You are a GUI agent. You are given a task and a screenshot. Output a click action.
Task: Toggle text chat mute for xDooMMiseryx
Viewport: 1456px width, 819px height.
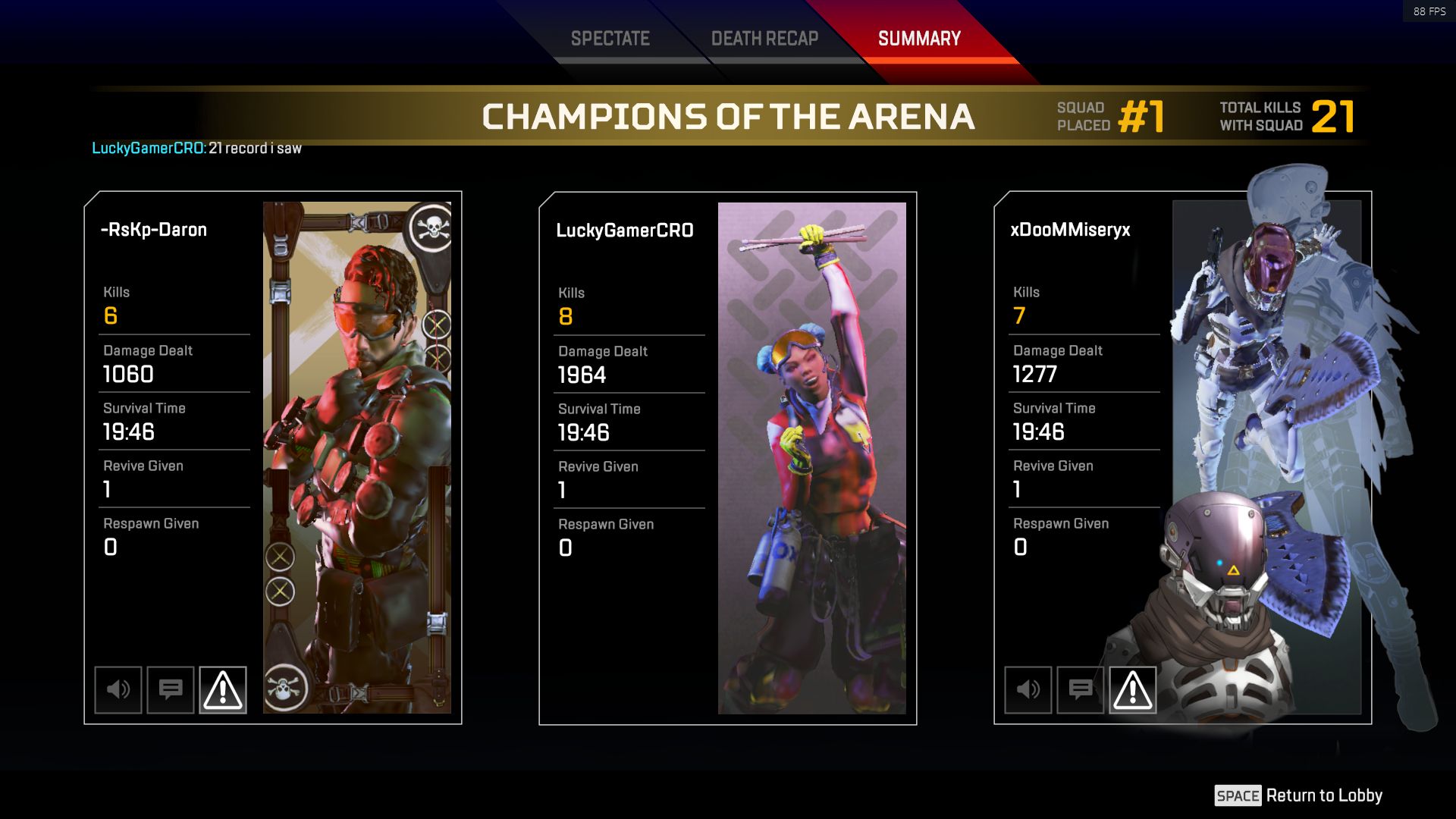point(1081,689)
